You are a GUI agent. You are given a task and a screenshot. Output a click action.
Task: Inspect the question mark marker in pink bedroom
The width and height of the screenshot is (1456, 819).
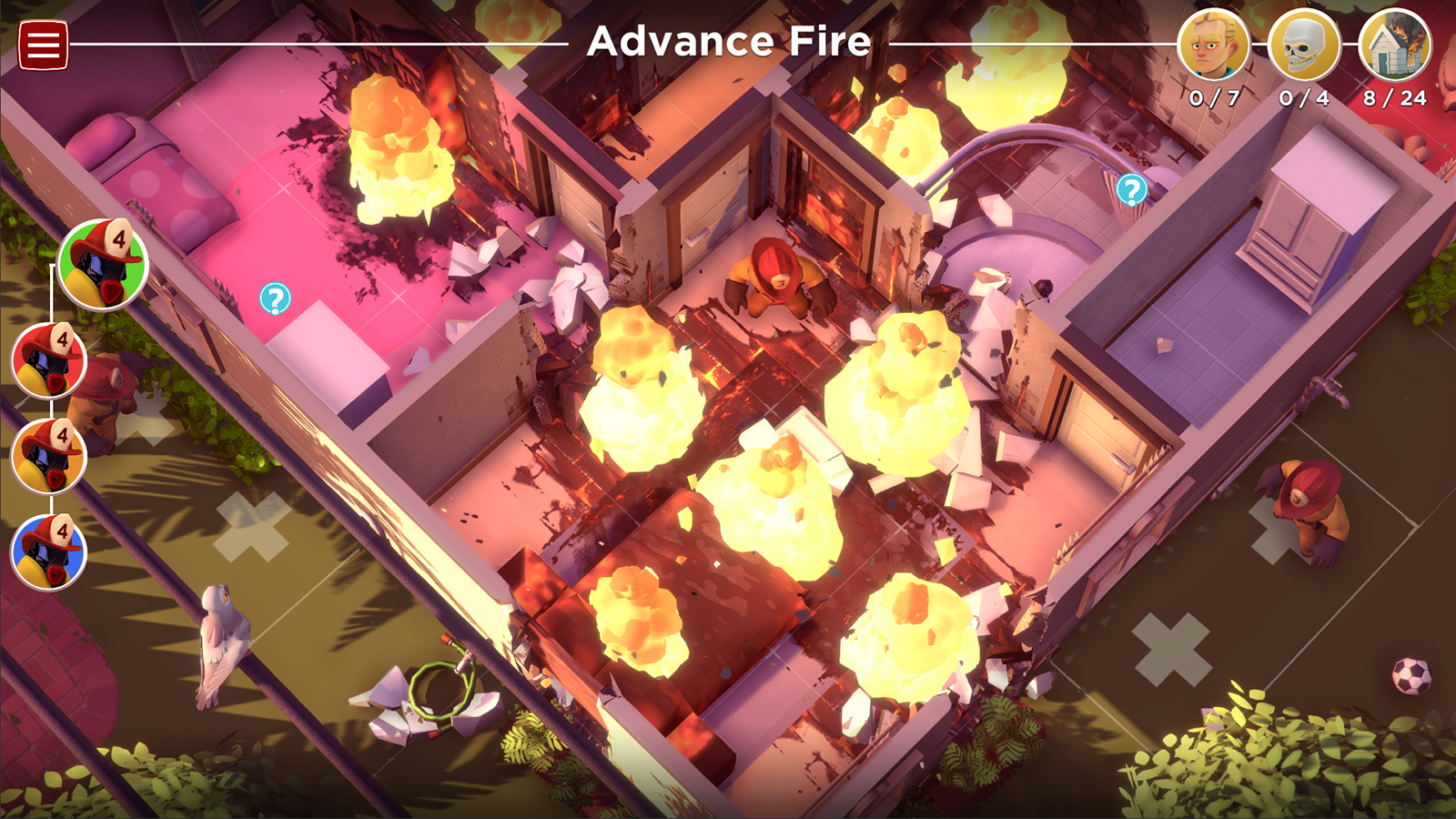[275, 298]
